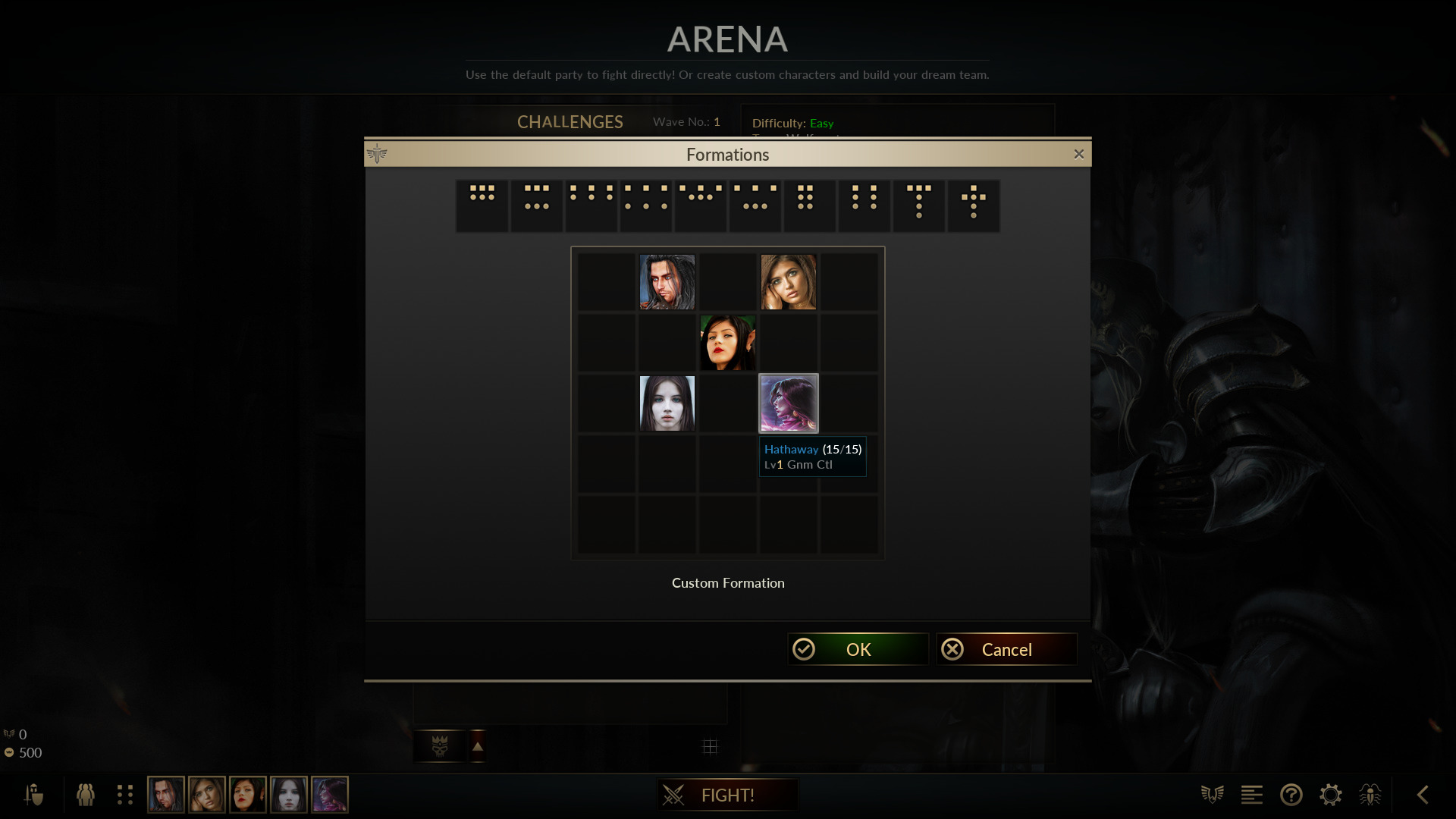Select Hathaway's portrait tile on the grid

789,403
